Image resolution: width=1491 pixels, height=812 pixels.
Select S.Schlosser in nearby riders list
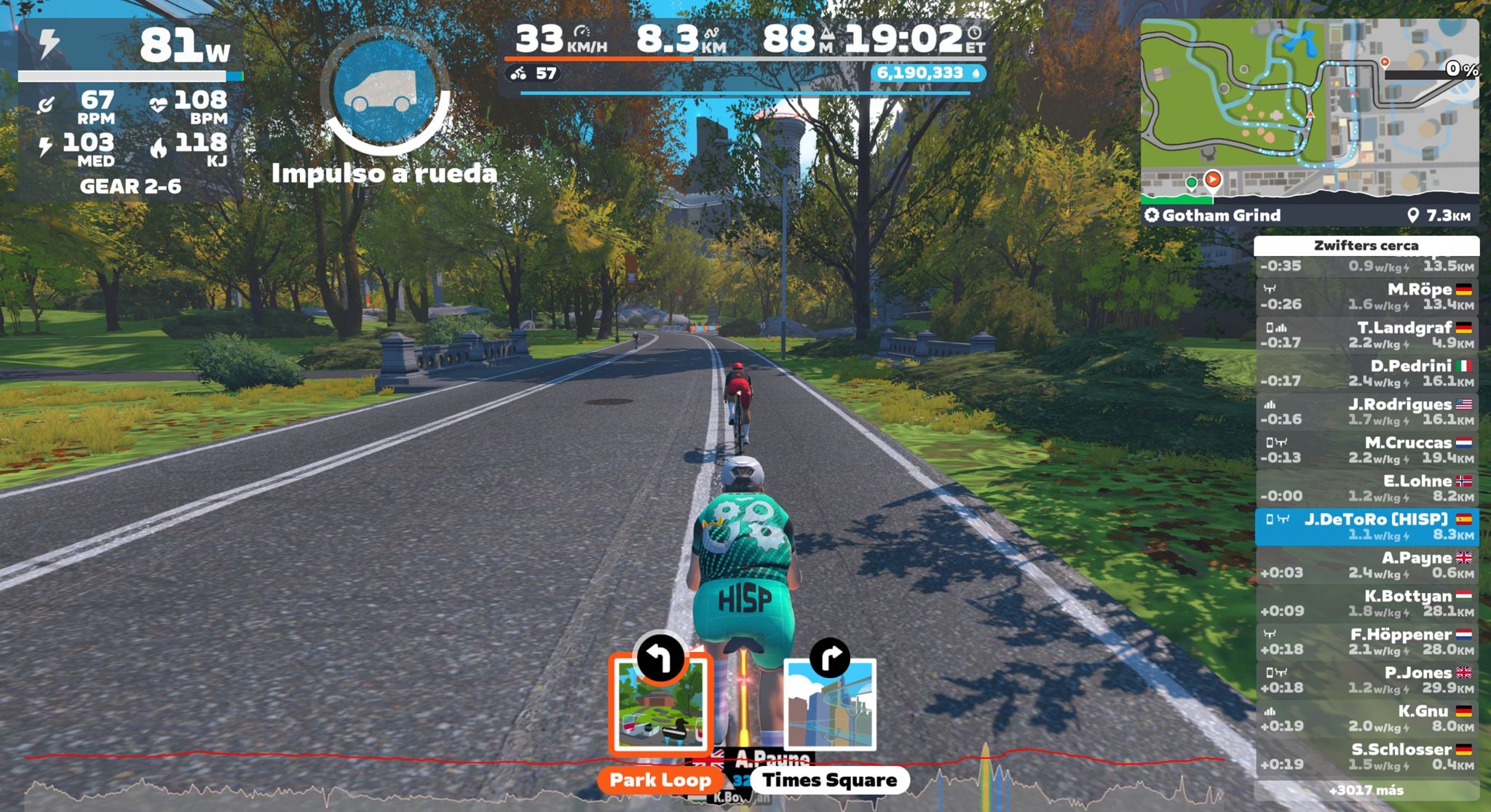coord(1367,757)
